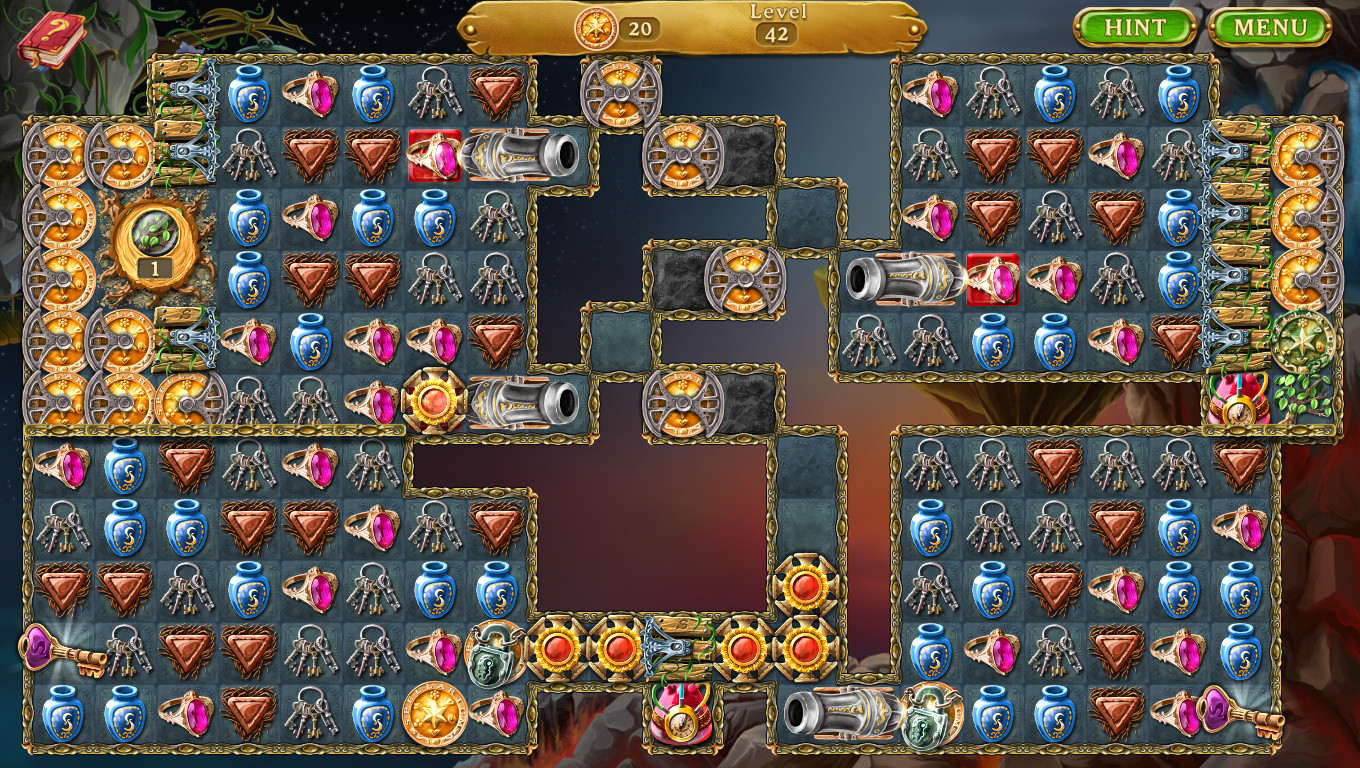Screen dimensions: 1360x768
Task: Fire the cannon on the right-side board
Action: [899, 278]
